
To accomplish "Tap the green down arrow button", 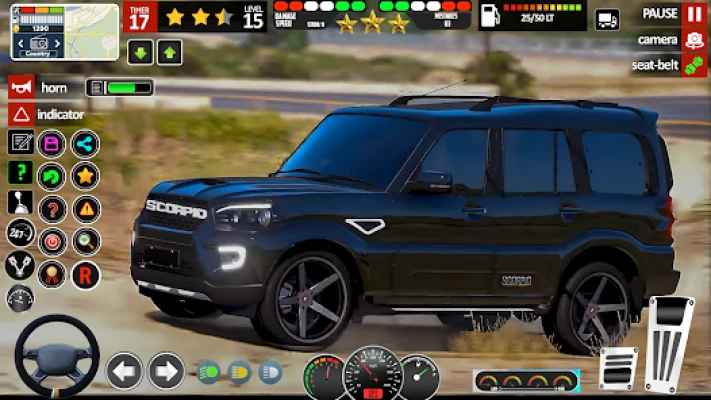I will [140, 52].
